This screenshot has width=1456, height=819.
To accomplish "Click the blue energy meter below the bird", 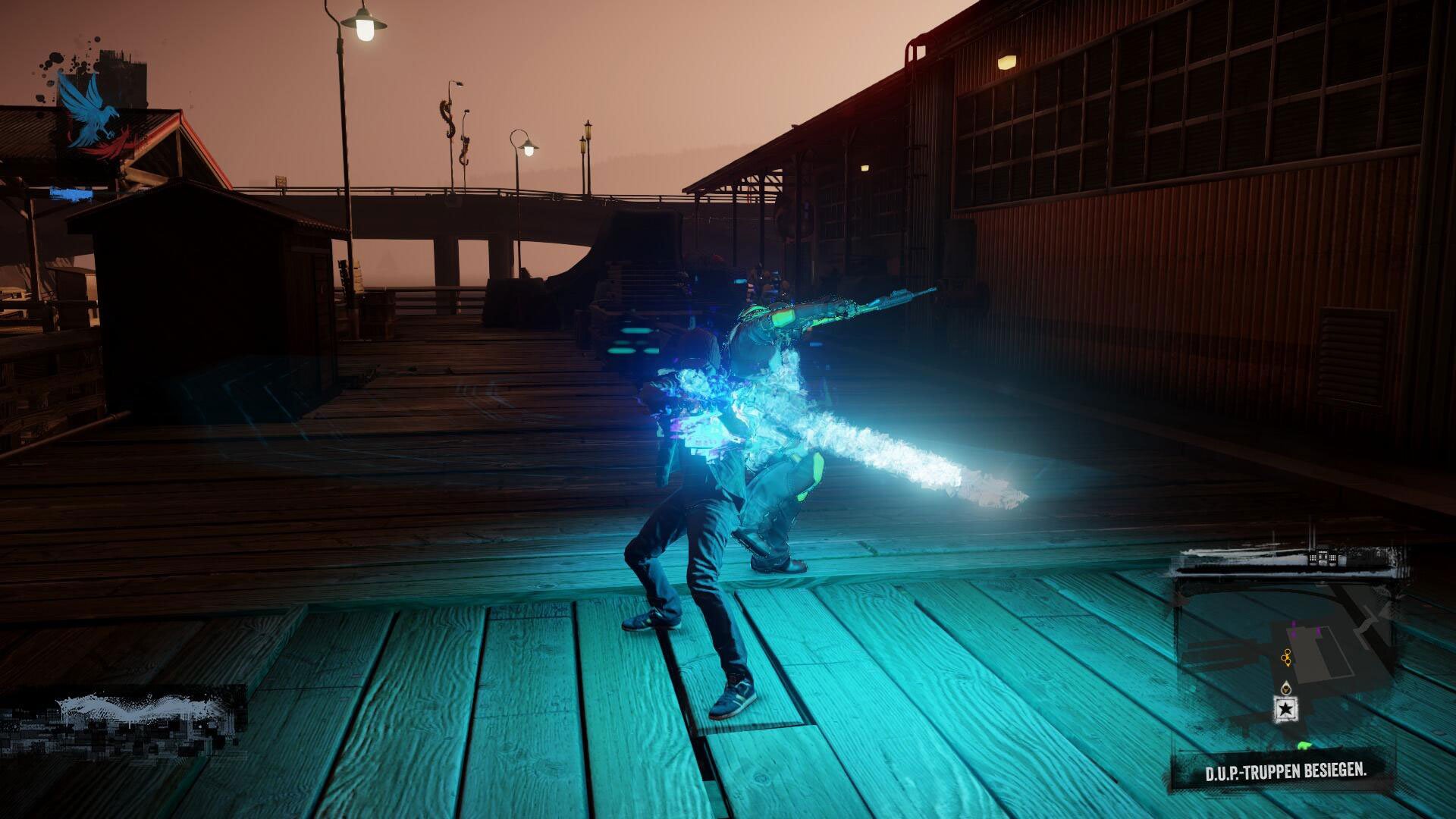I will pos(74,194).
